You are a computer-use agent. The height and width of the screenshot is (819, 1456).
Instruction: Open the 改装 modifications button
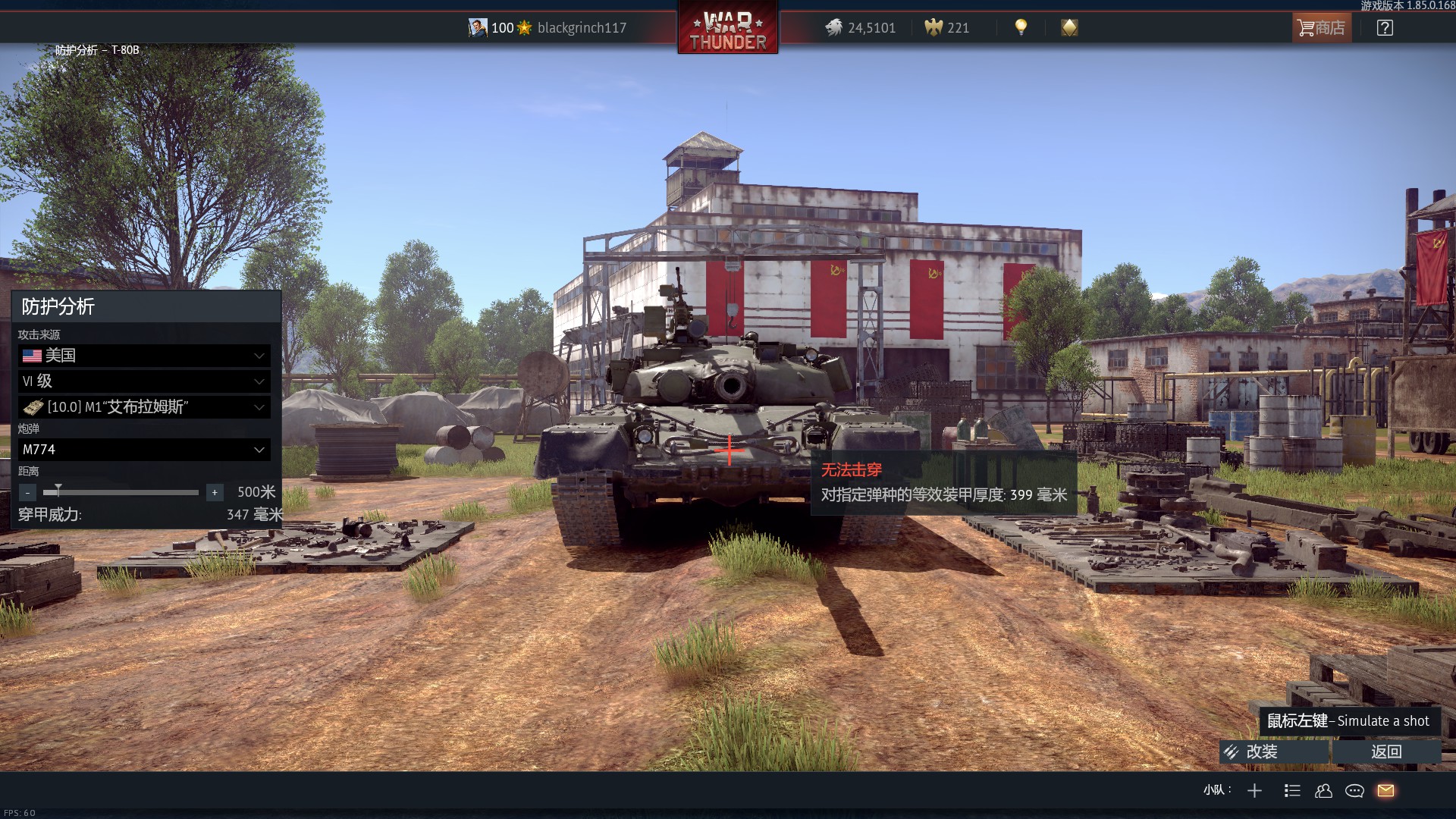point(1274,752)
